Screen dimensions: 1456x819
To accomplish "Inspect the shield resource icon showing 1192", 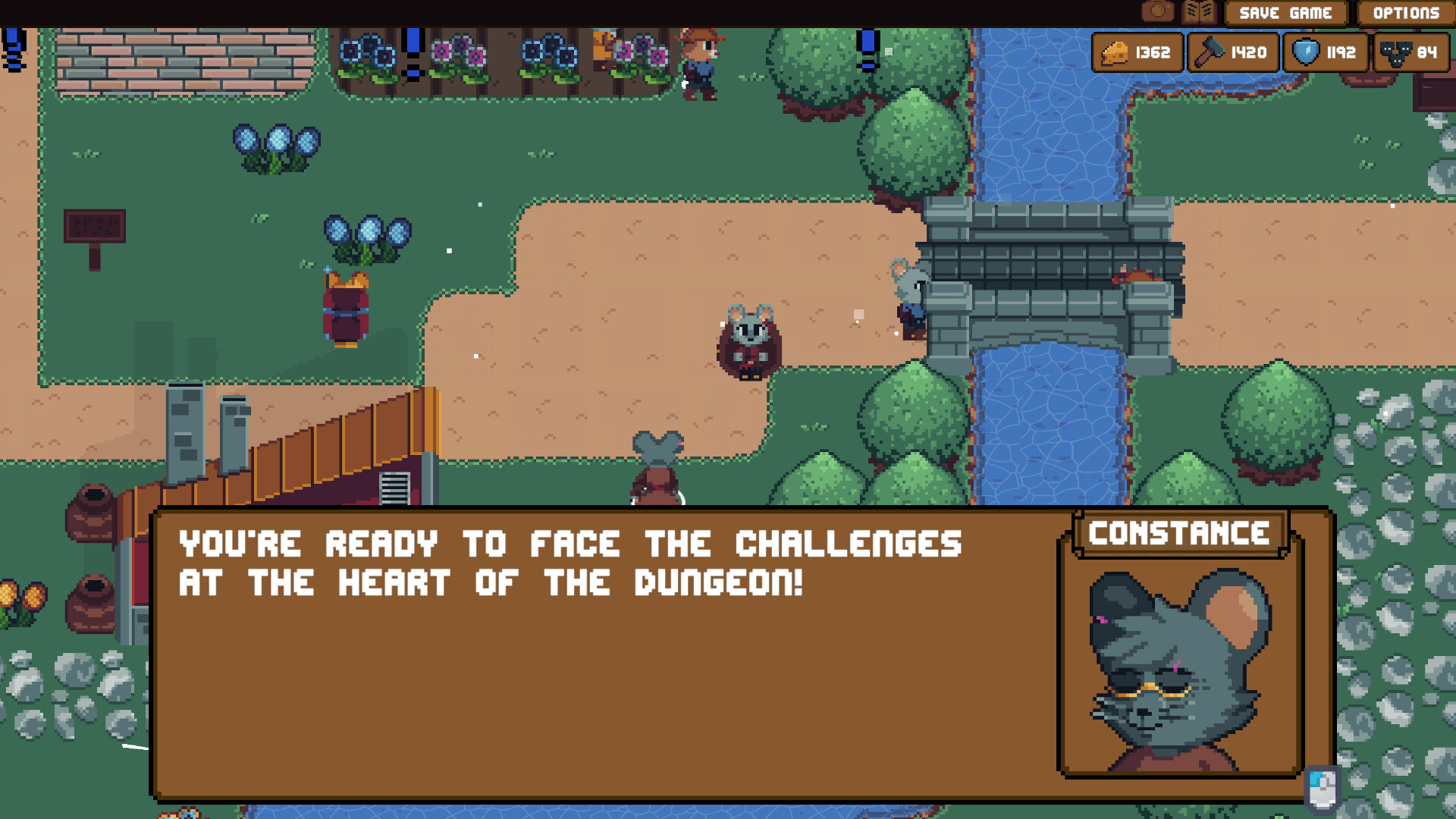I will tap(1326, 52).
